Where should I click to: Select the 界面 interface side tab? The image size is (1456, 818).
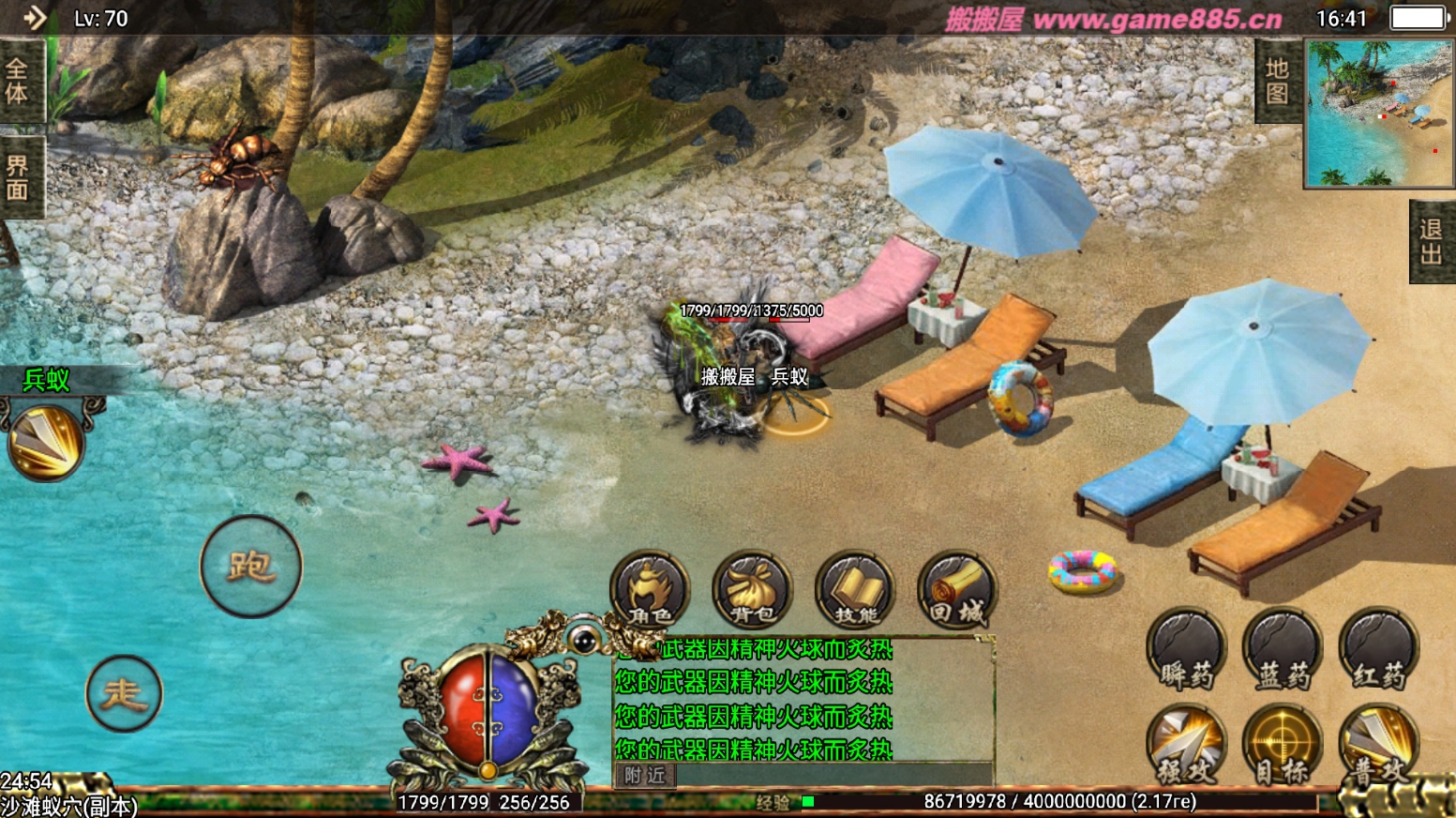[x=18, y=178]
